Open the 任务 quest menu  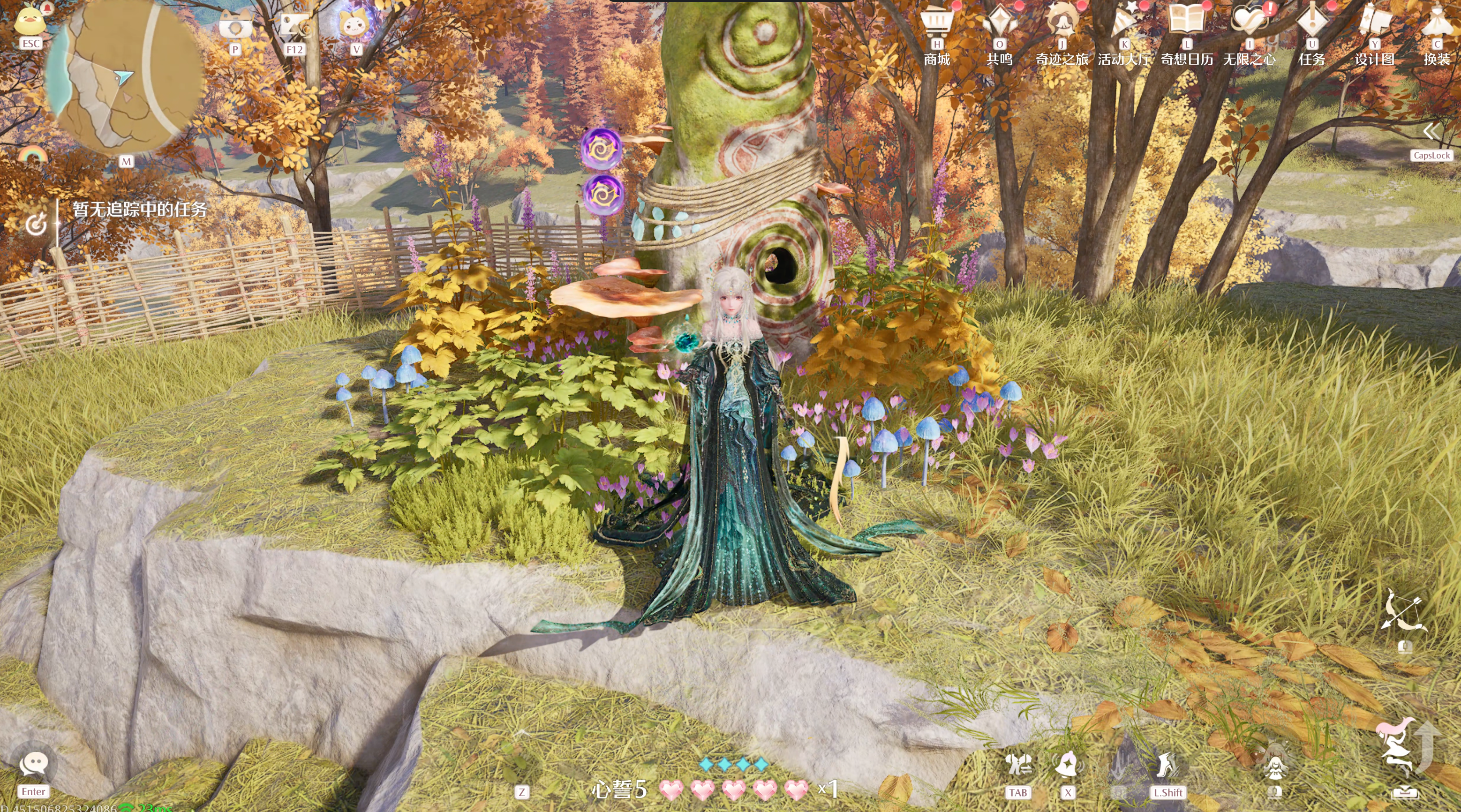click(x=1312, y=23)
